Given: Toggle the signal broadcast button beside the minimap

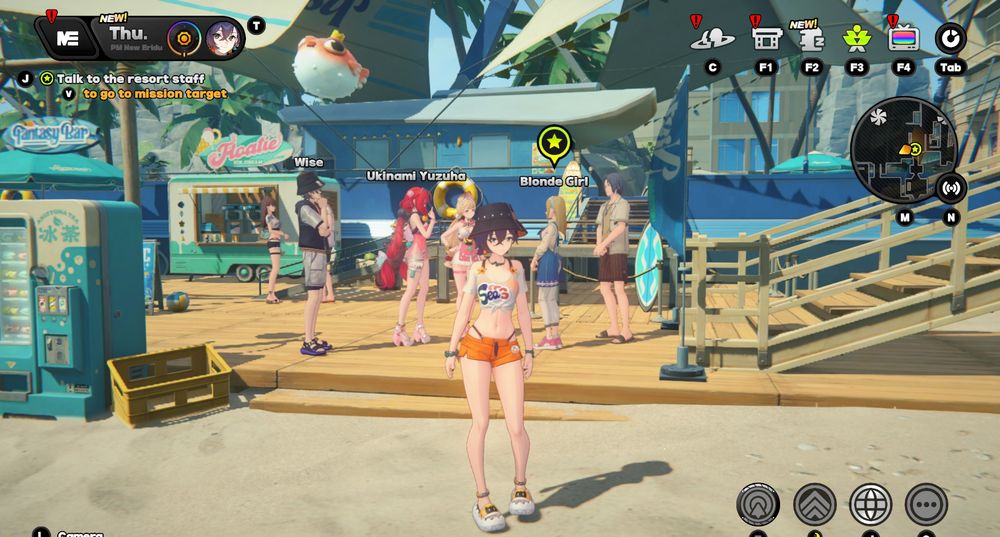Looking at the screenshot, I should point(951,187).
